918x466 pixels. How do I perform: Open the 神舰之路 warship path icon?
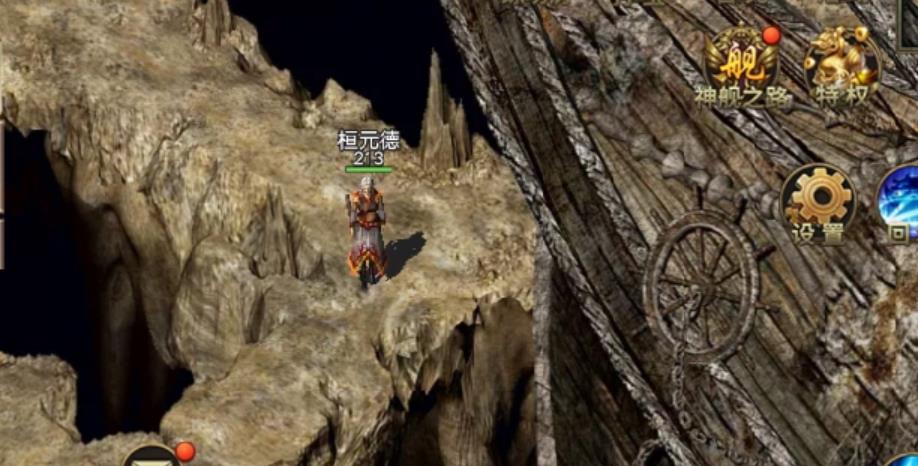tap(741, 65)
